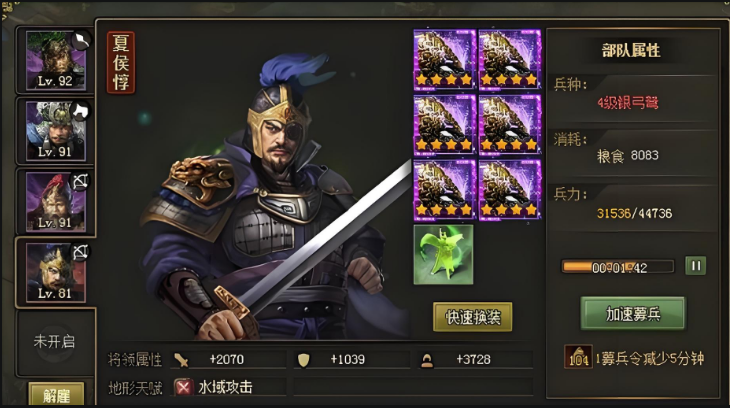The height and width of the screenshot is (408, 730).
Task: Open the green robe item slot
Action: [x=443, y=254]
